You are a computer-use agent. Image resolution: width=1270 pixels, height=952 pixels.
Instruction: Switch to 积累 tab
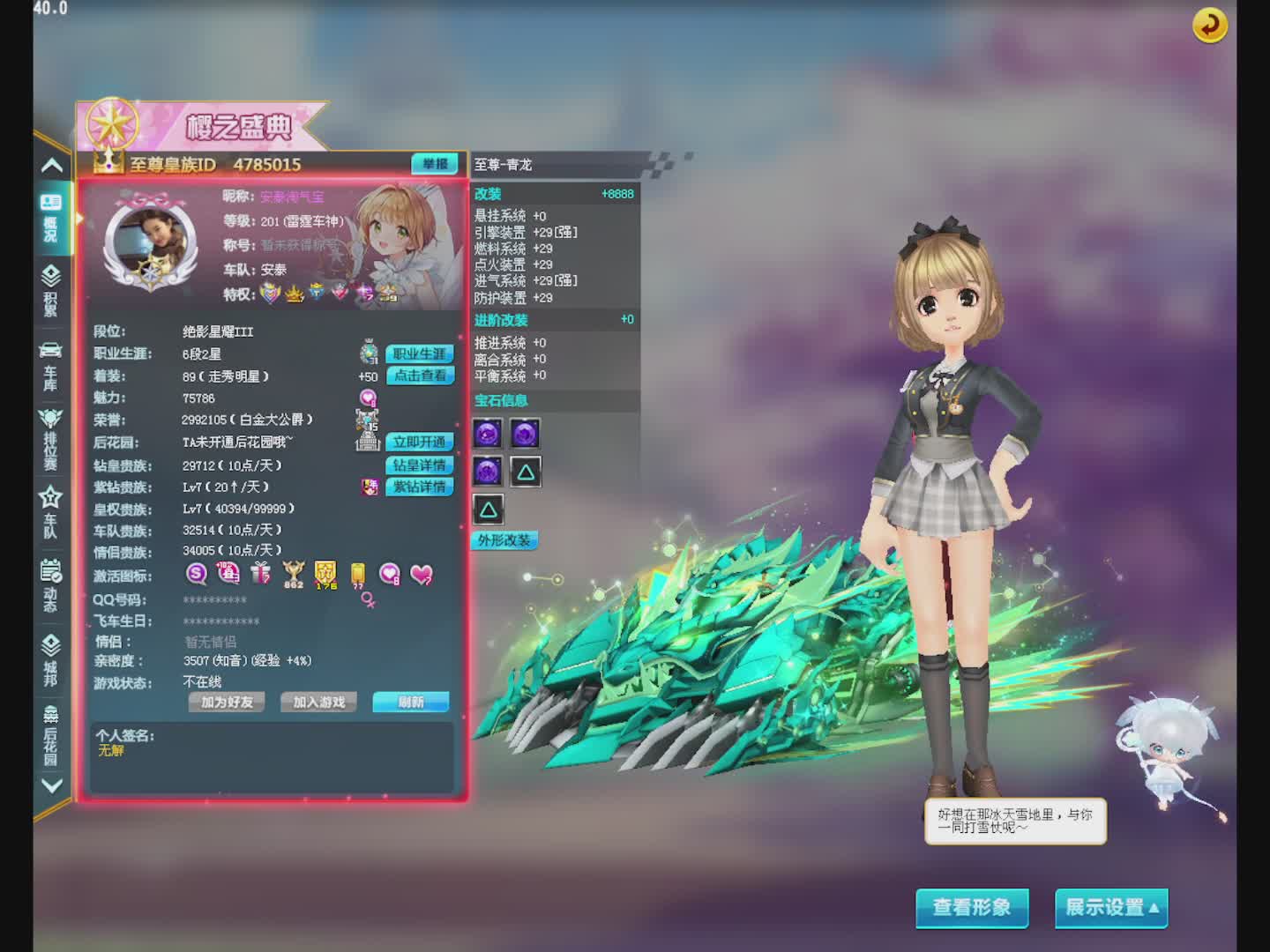(51, 290)
